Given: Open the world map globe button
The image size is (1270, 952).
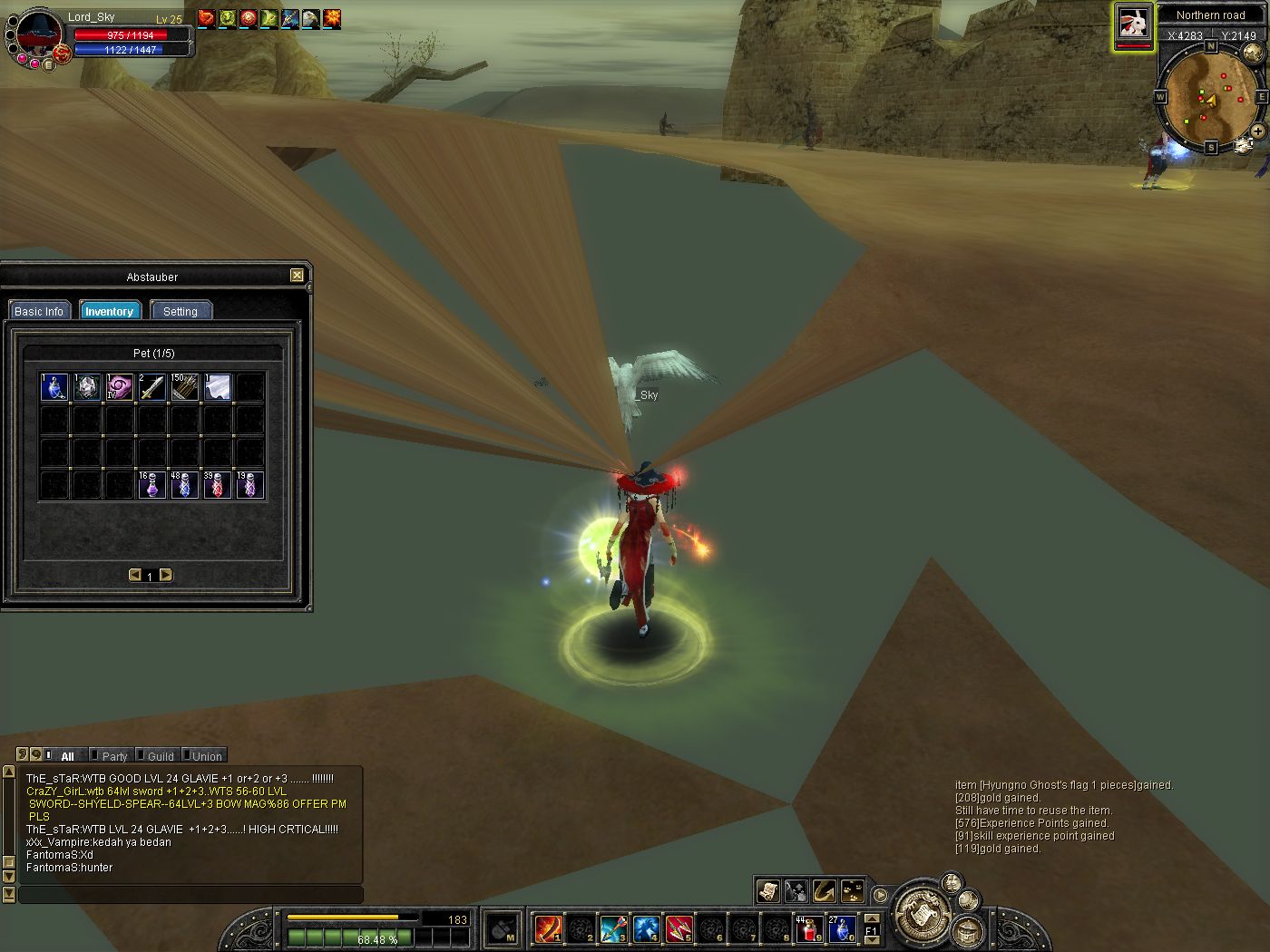Looking at the screenshot, I should tap(1253, 53).
